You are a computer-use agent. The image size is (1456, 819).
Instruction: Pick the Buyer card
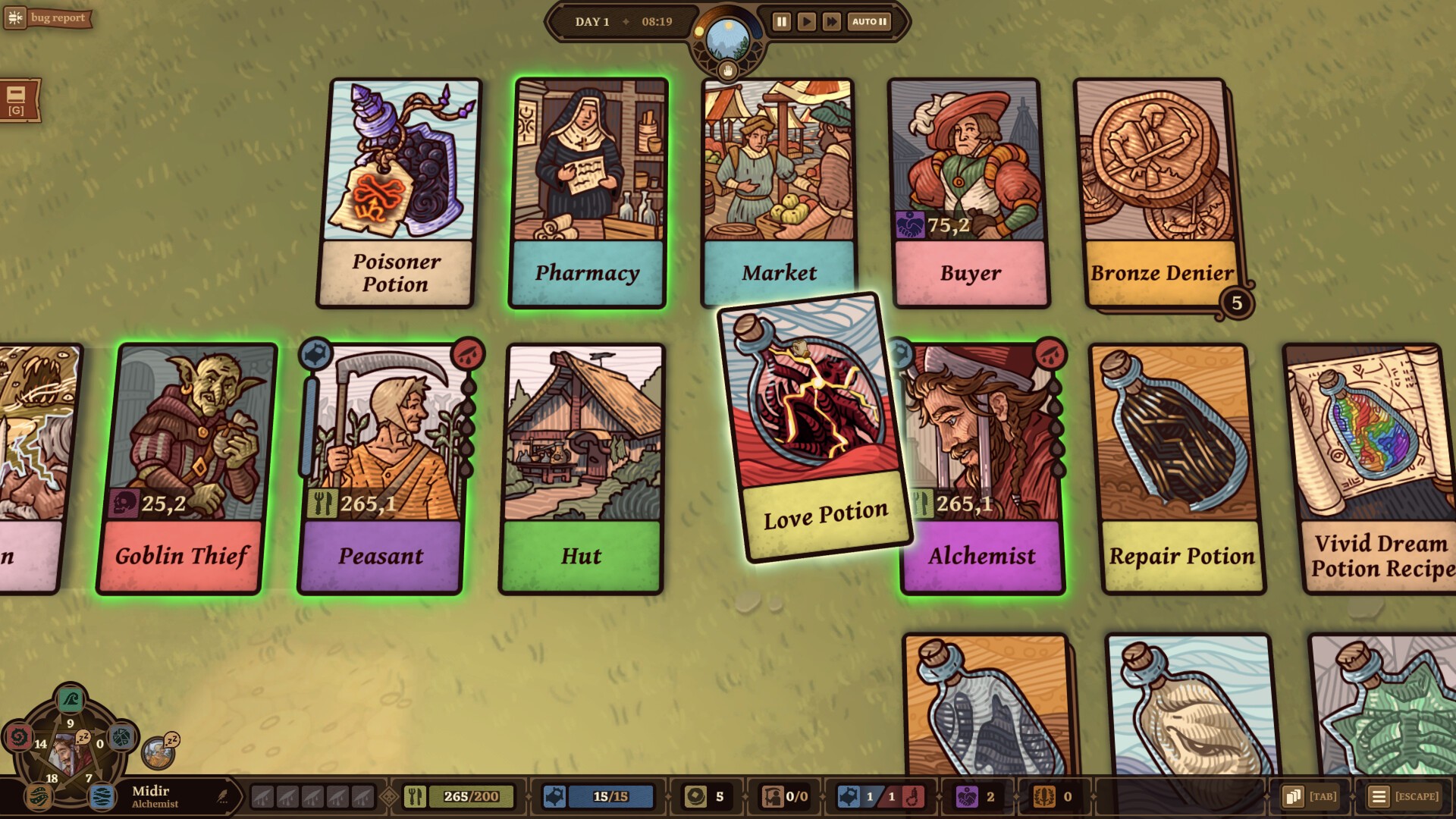tap(968, 193)
